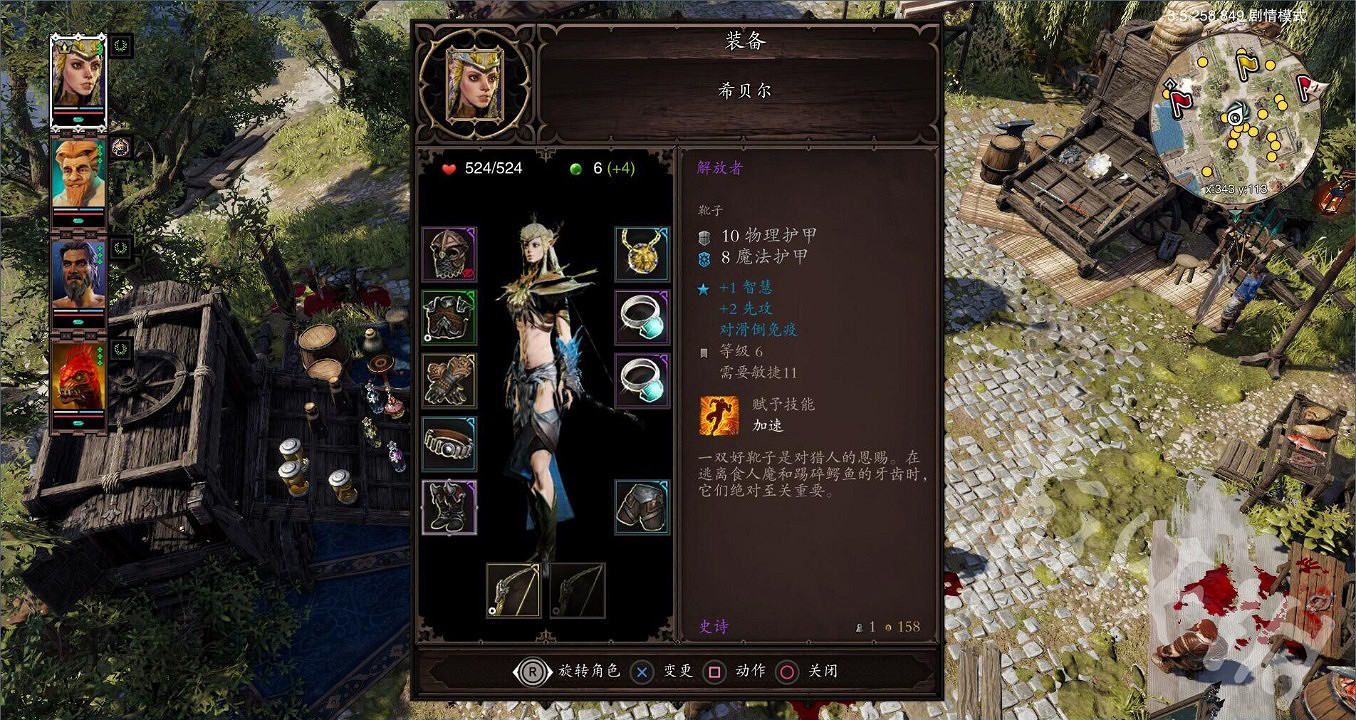This screenshot has width=1356, height=720.
Task: Select the lower ring slot
Action: [641, 382]
